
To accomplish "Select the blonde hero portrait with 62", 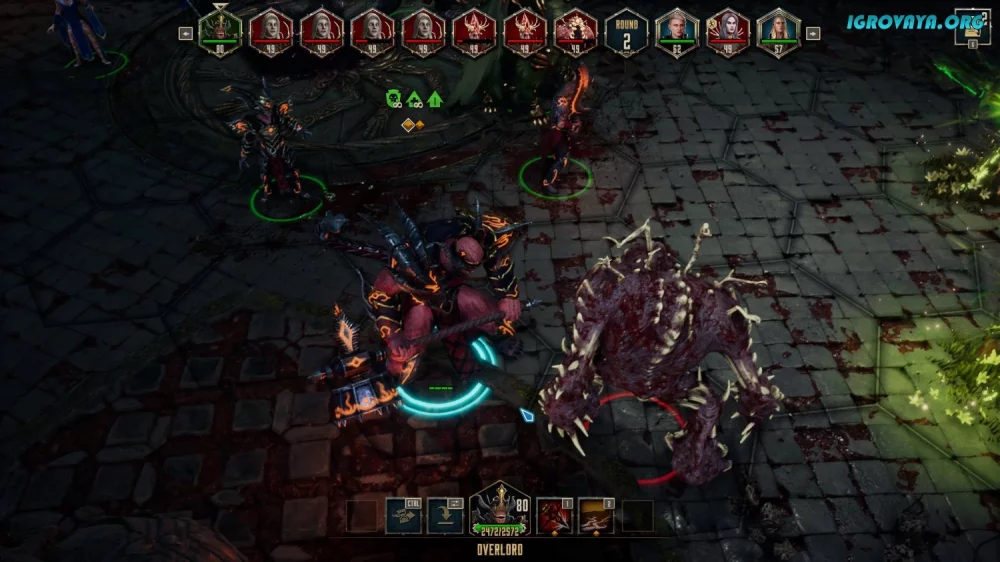I will (677, 32).
